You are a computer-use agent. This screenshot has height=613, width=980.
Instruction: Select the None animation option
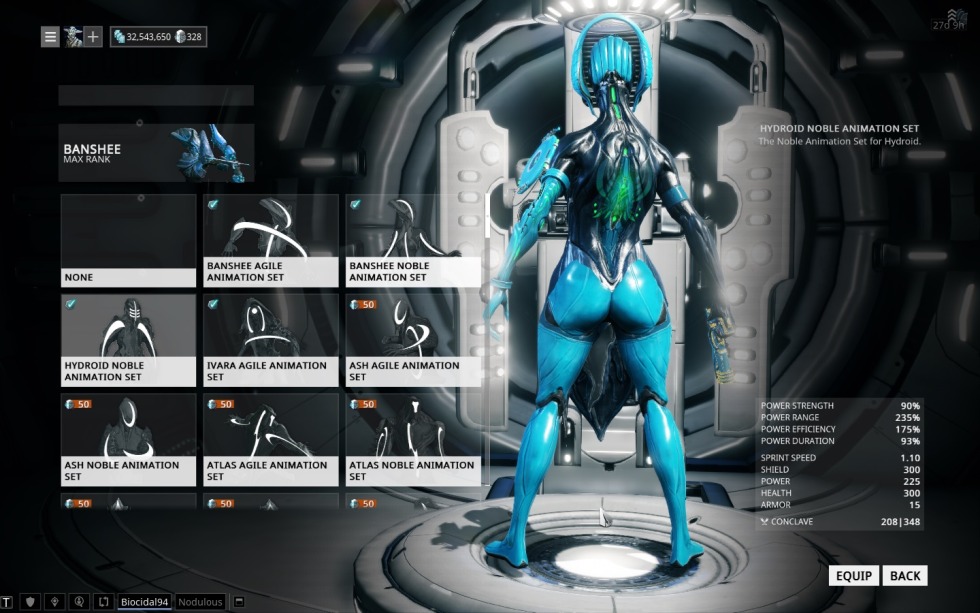(x=128, y=241)
